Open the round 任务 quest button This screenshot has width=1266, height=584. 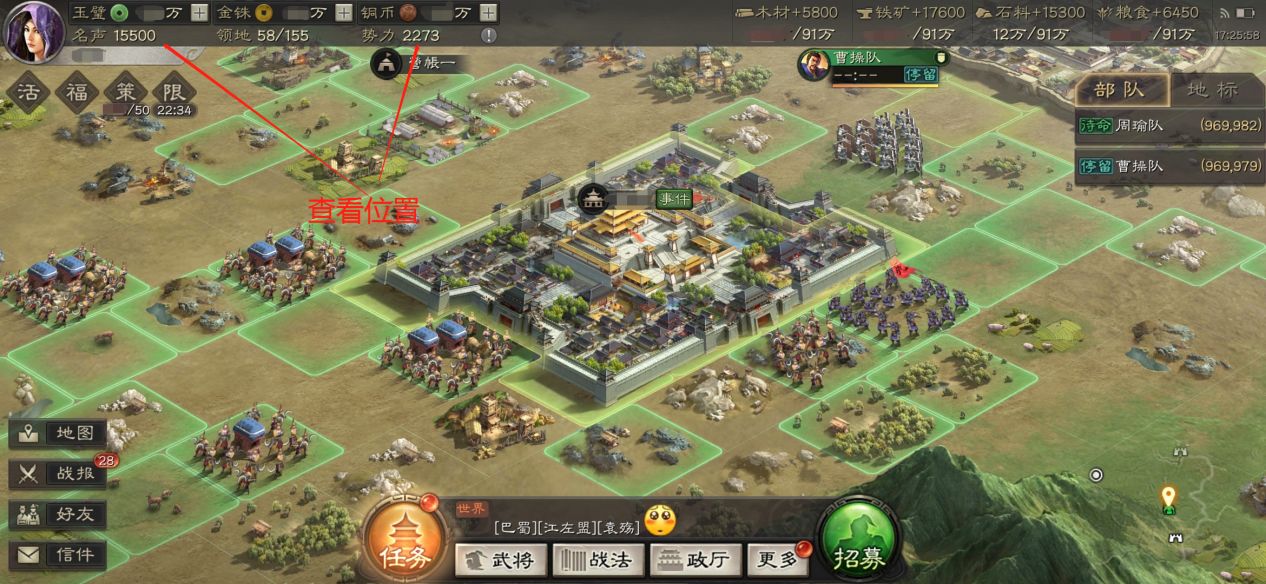pos(404,545)
